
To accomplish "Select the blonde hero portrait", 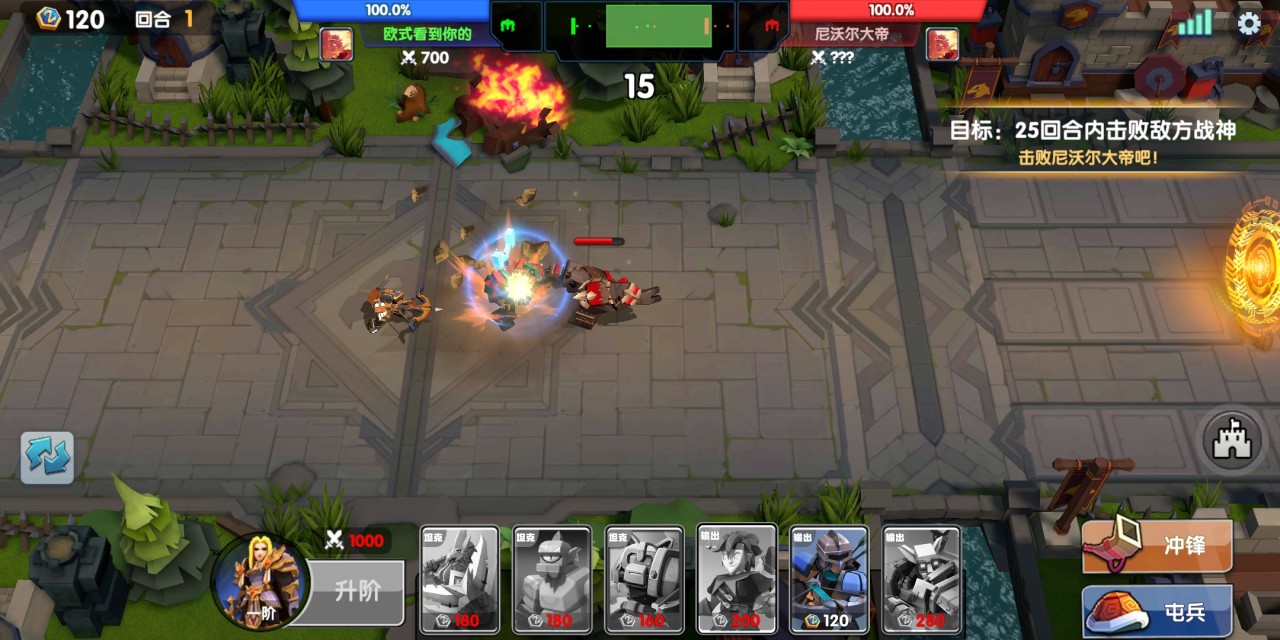I will (x=256, y=582).
